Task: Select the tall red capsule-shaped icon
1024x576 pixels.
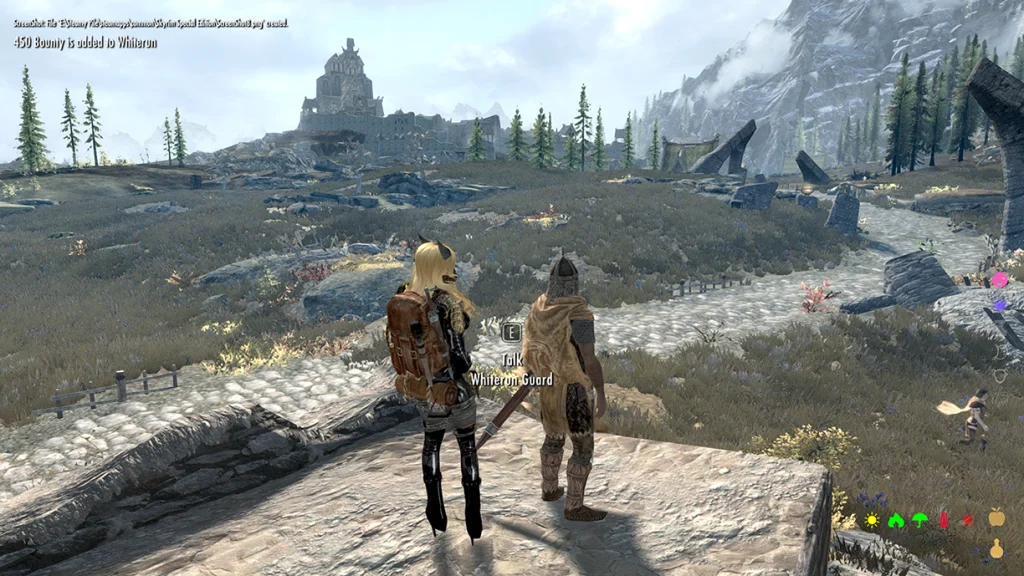Action: [943, 520]
